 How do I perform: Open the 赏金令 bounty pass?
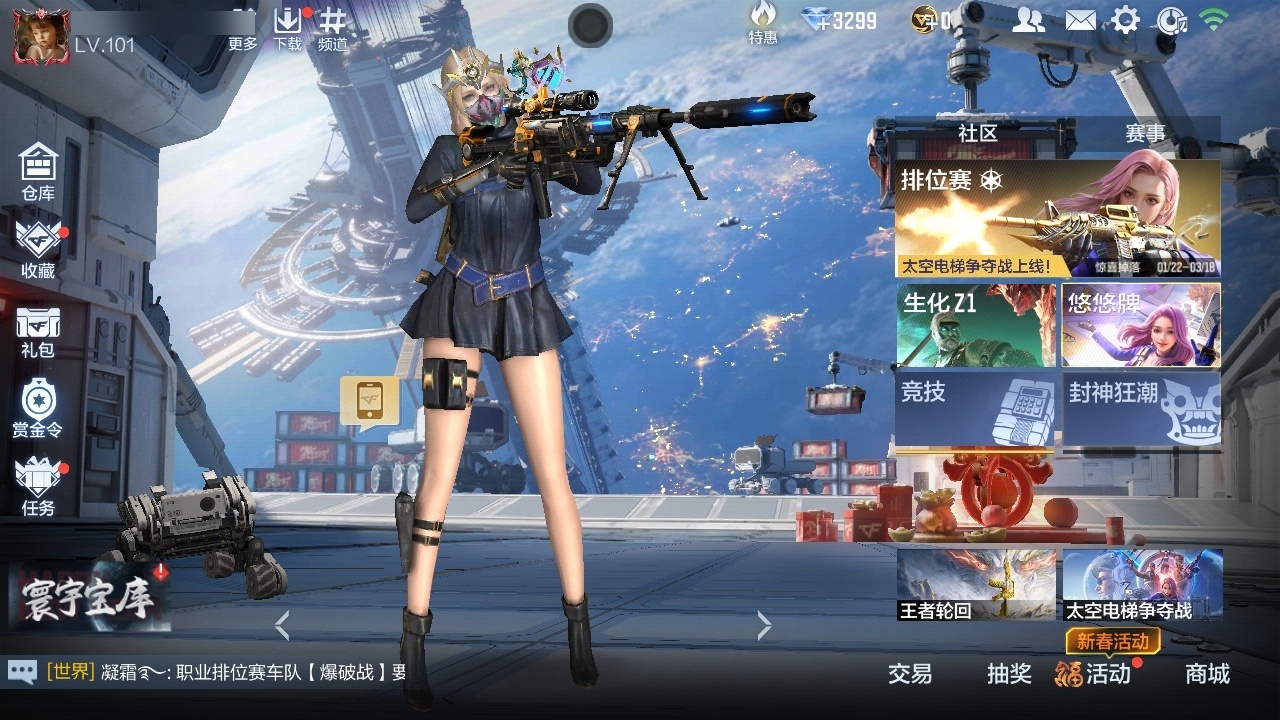point(38,408)
